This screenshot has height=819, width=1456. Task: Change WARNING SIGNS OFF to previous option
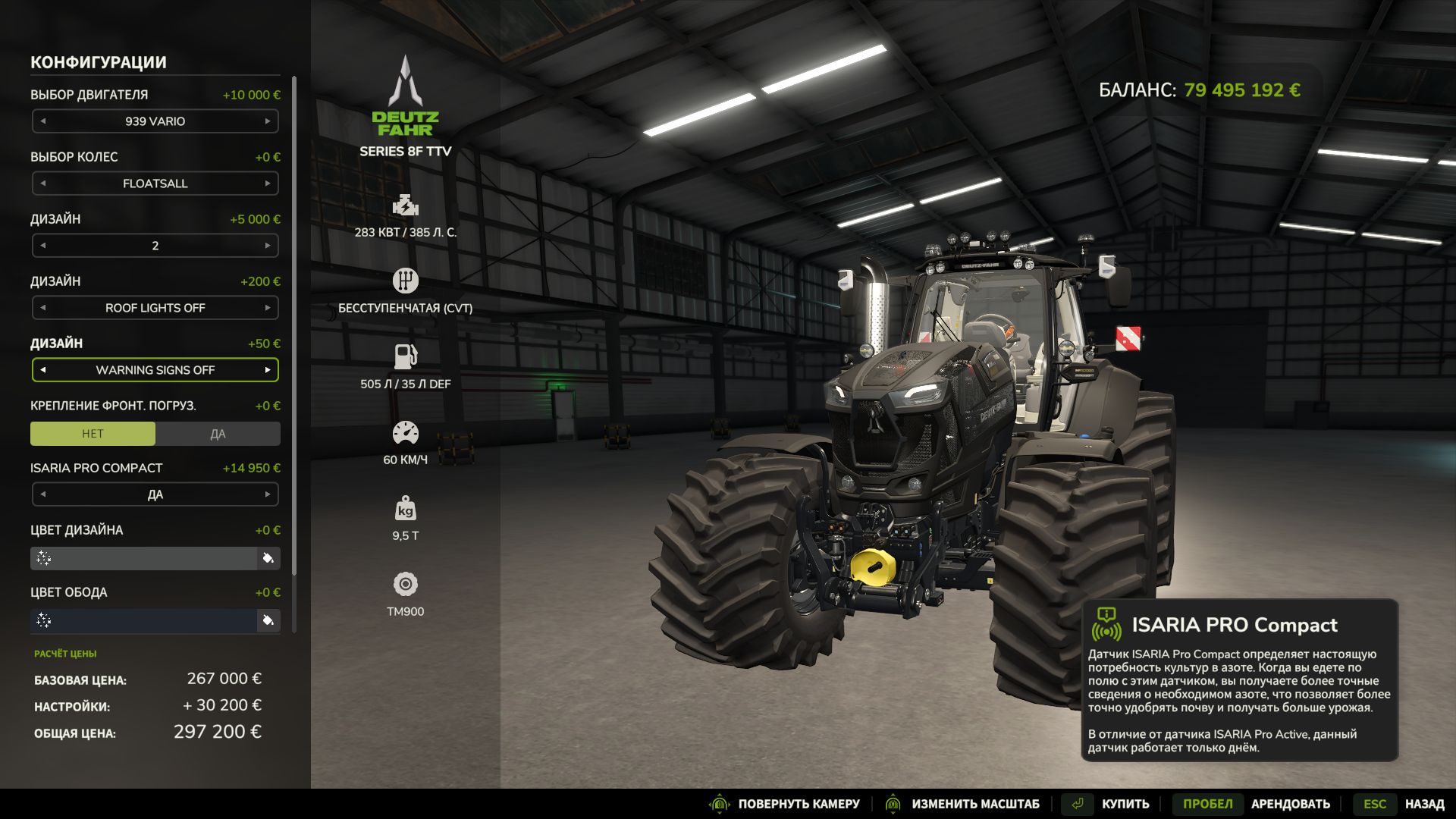tap(43, 370)
